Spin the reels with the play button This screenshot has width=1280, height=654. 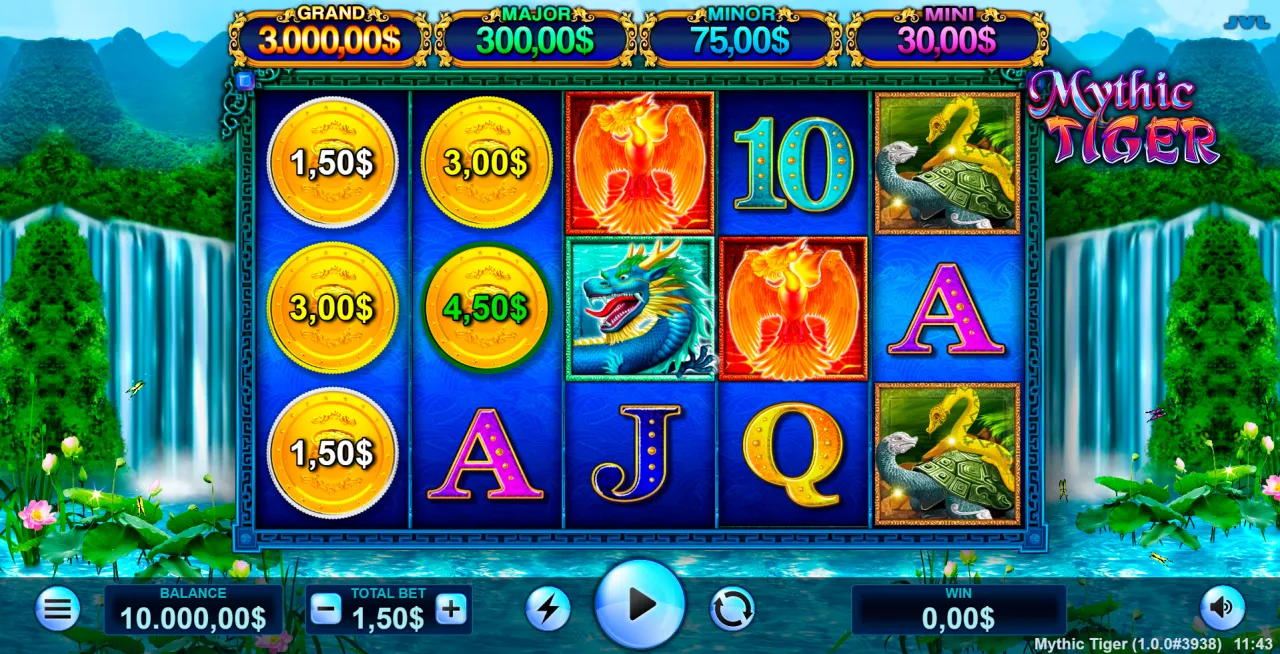point(640,604)
